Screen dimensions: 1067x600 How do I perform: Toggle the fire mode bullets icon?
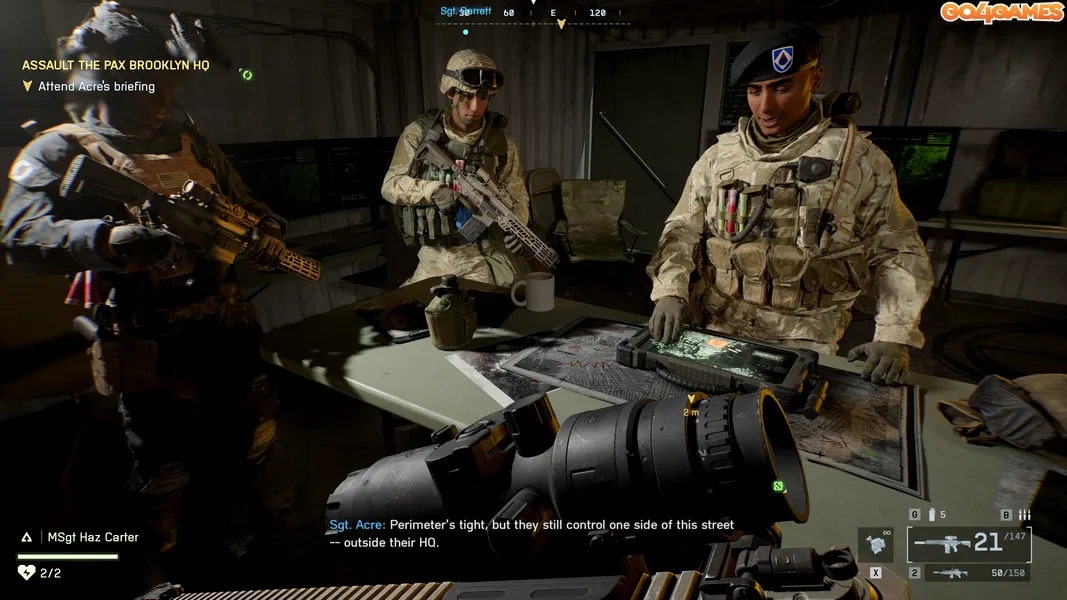tap(1023, 515)
